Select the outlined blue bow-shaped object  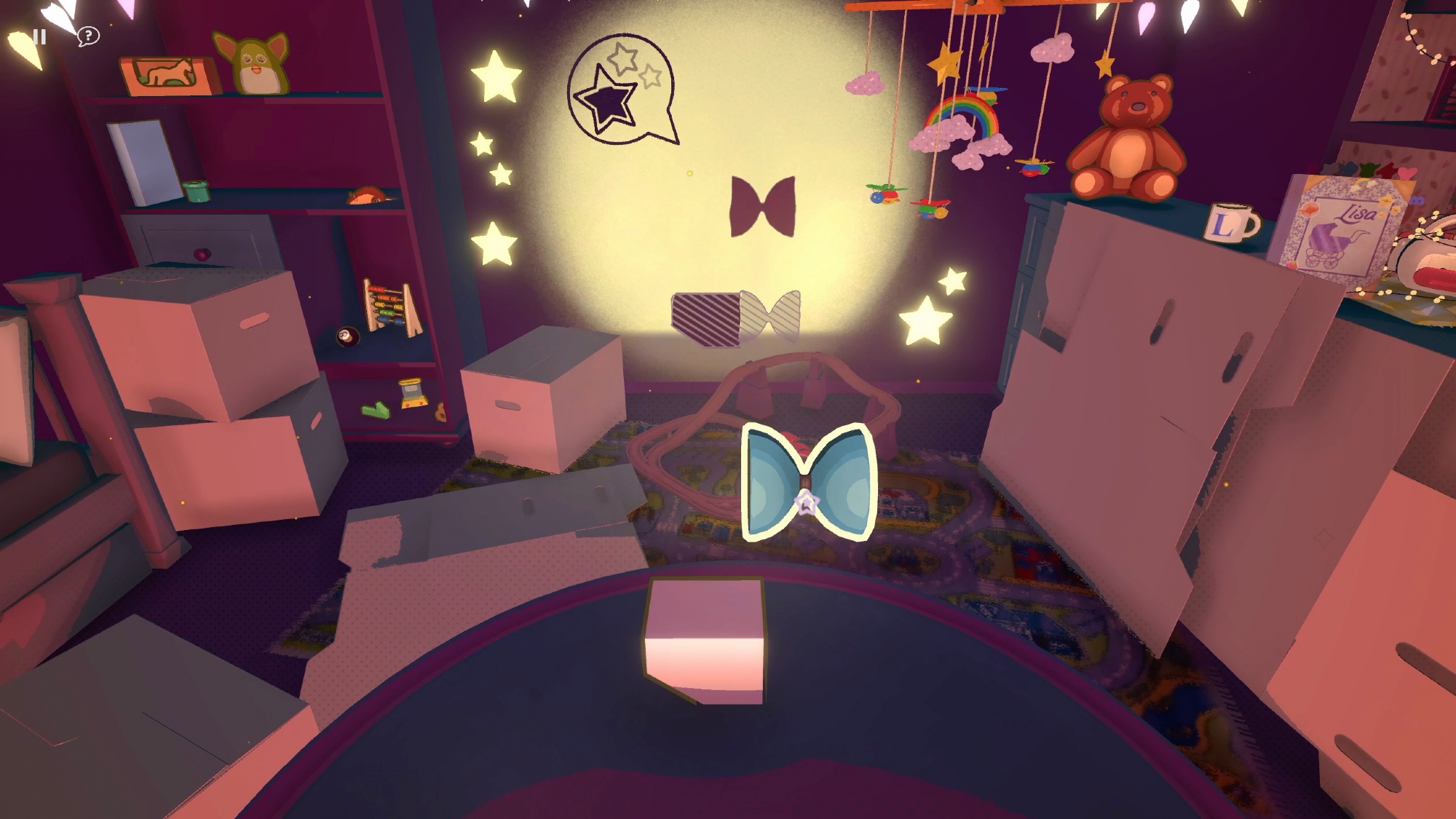[x=807, y=481]
